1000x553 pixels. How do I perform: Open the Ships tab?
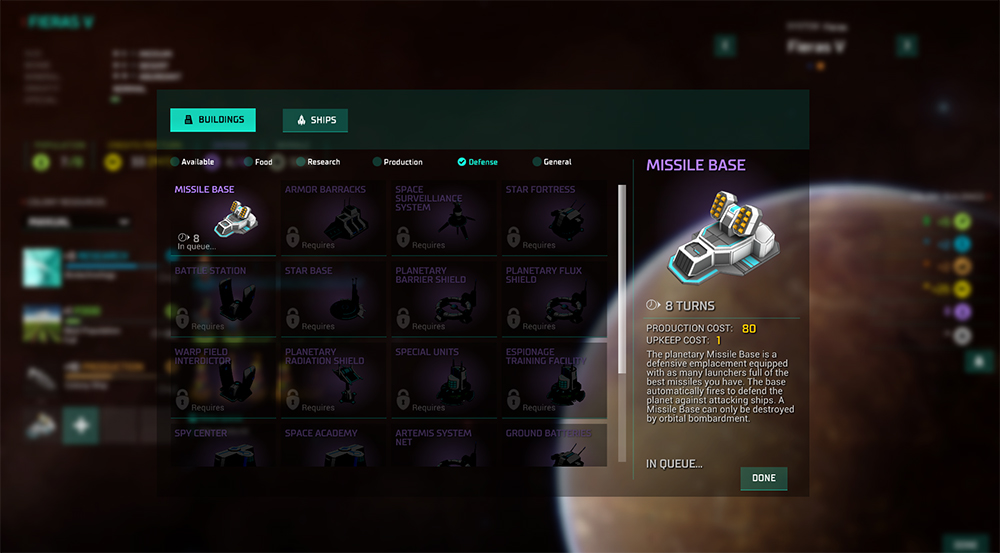coord(315,120)
